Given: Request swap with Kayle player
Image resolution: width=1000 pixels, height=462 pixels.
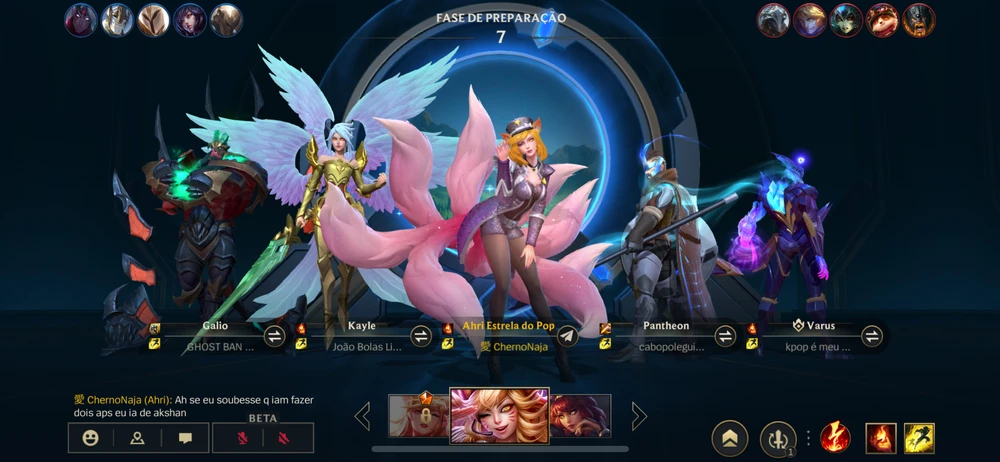Looking at the screenshot, I should [421, 336].
